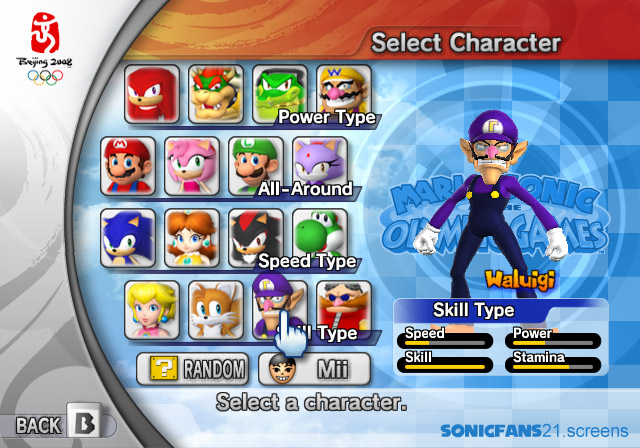
Task: Select Knuckles character portrait
Action: pyautogui.click(x=152, y=93)
